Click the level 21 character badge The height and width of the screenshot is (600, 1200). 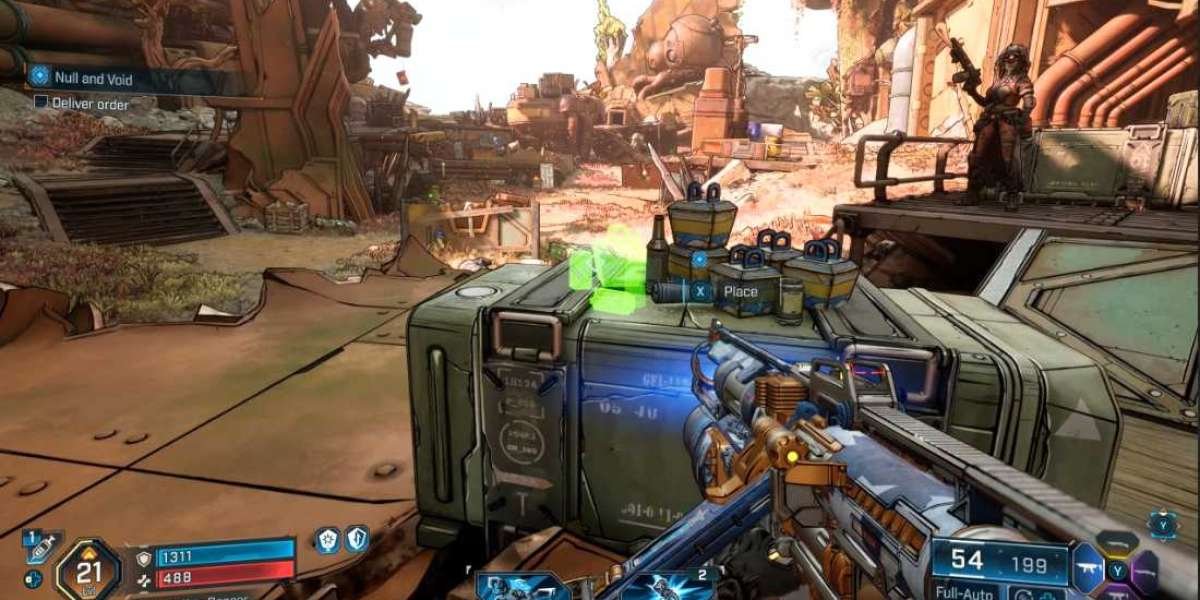88,570
